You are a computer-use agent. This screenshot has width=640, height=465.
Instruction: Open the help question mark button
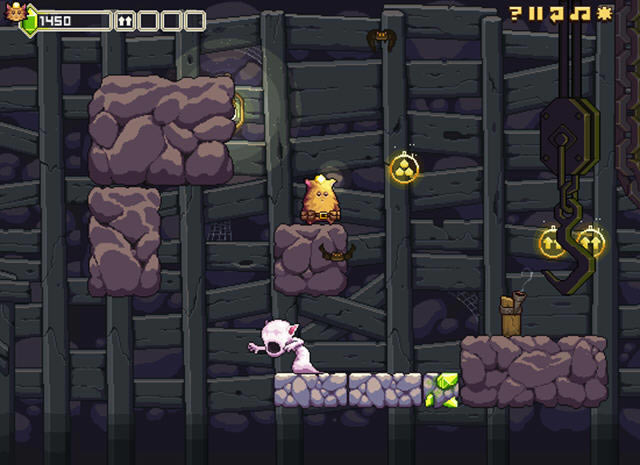tap(516, 13)
